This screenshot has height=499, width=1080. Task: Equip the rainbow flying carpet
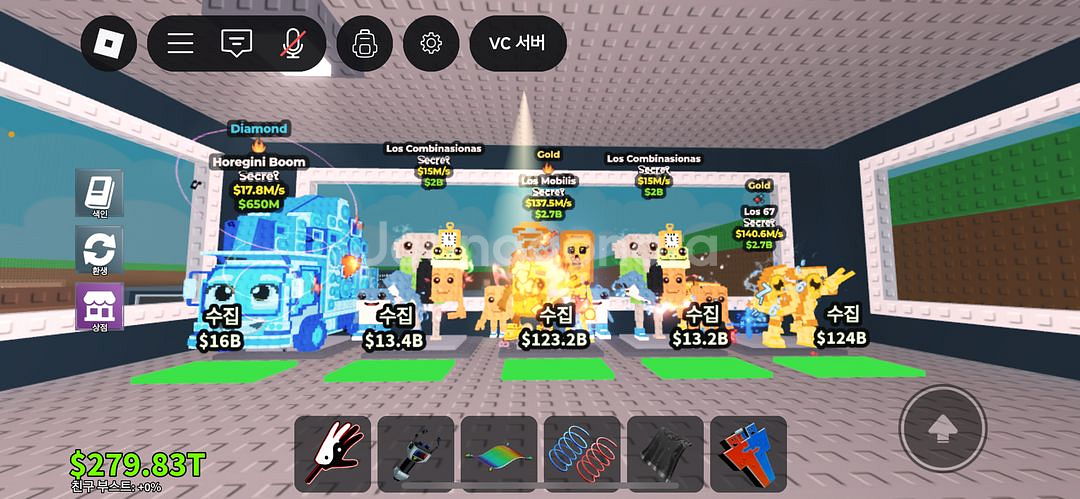click(x=498, y=454)
